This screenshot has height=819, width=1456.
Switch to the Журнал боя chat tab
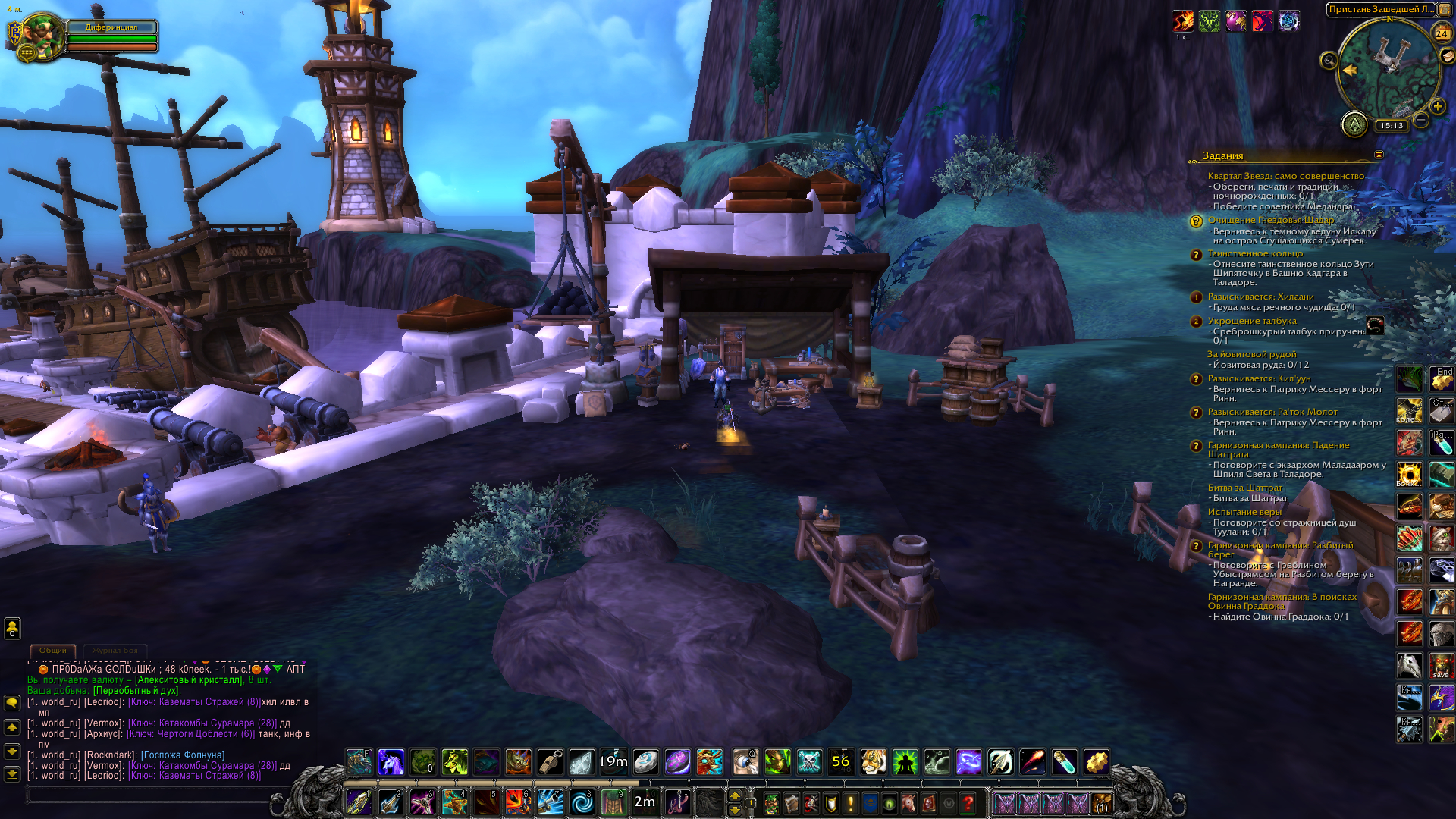115,651
